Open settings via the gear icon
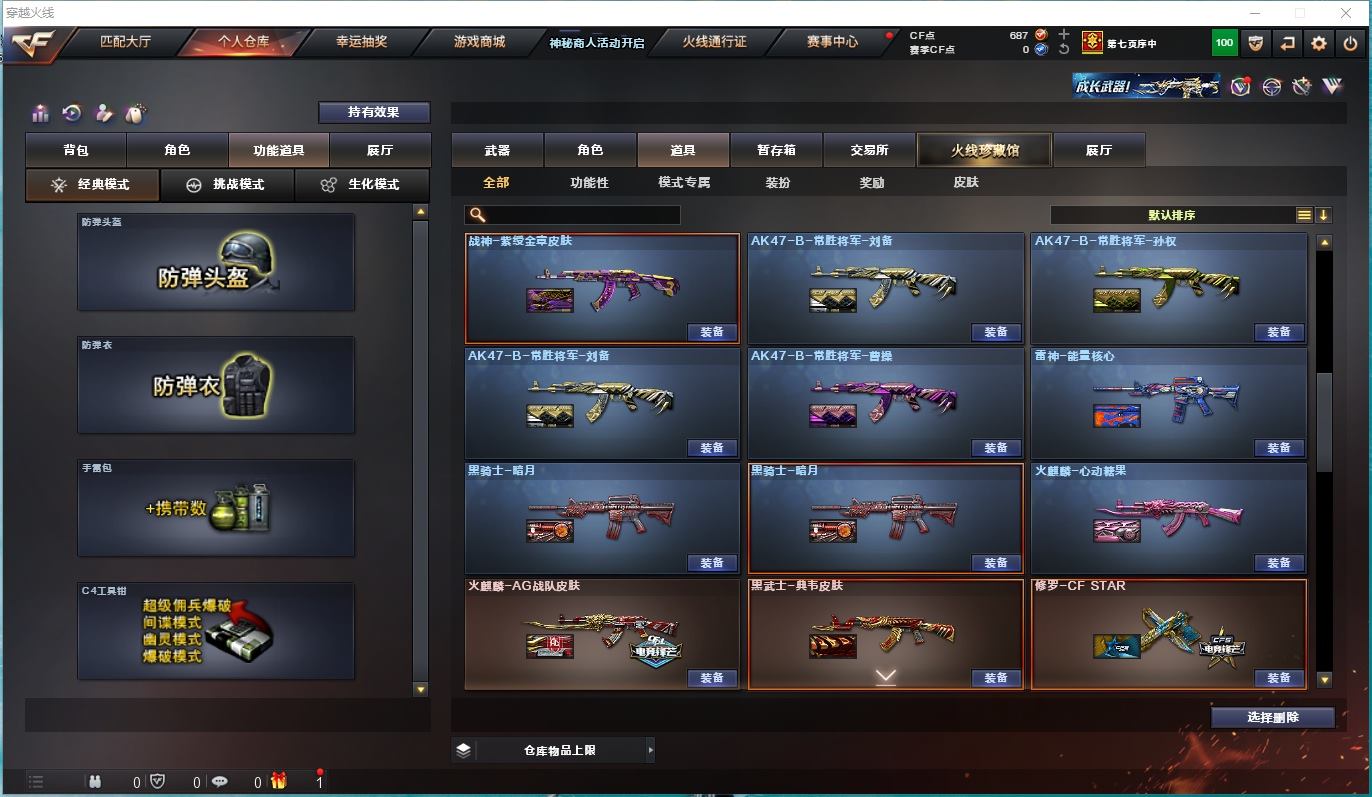Screen dimensions: 1372x797 coord(1319,43)
